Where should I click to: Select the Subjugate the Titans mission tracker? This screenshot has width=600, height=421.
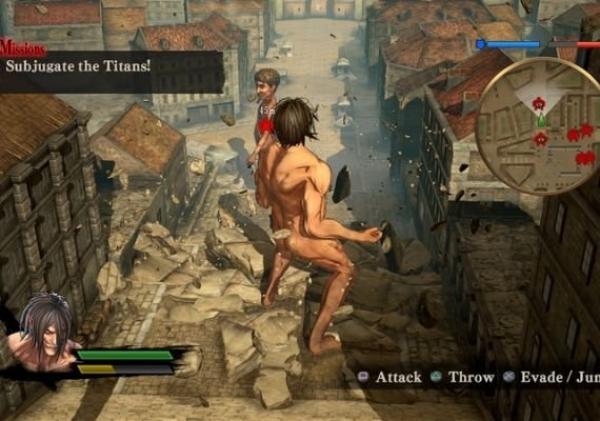110,66
